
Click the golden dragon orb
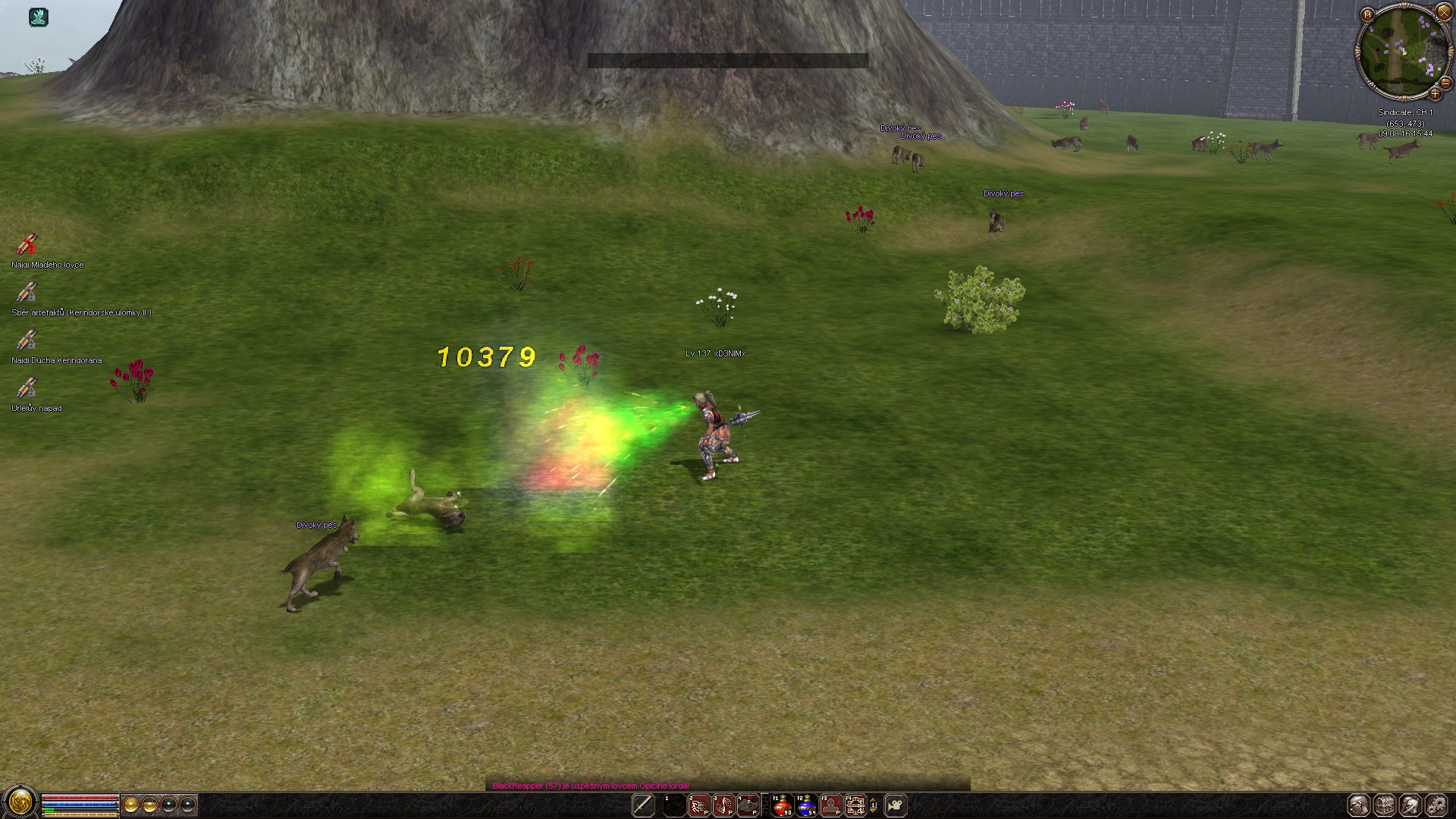coord(20,802)
